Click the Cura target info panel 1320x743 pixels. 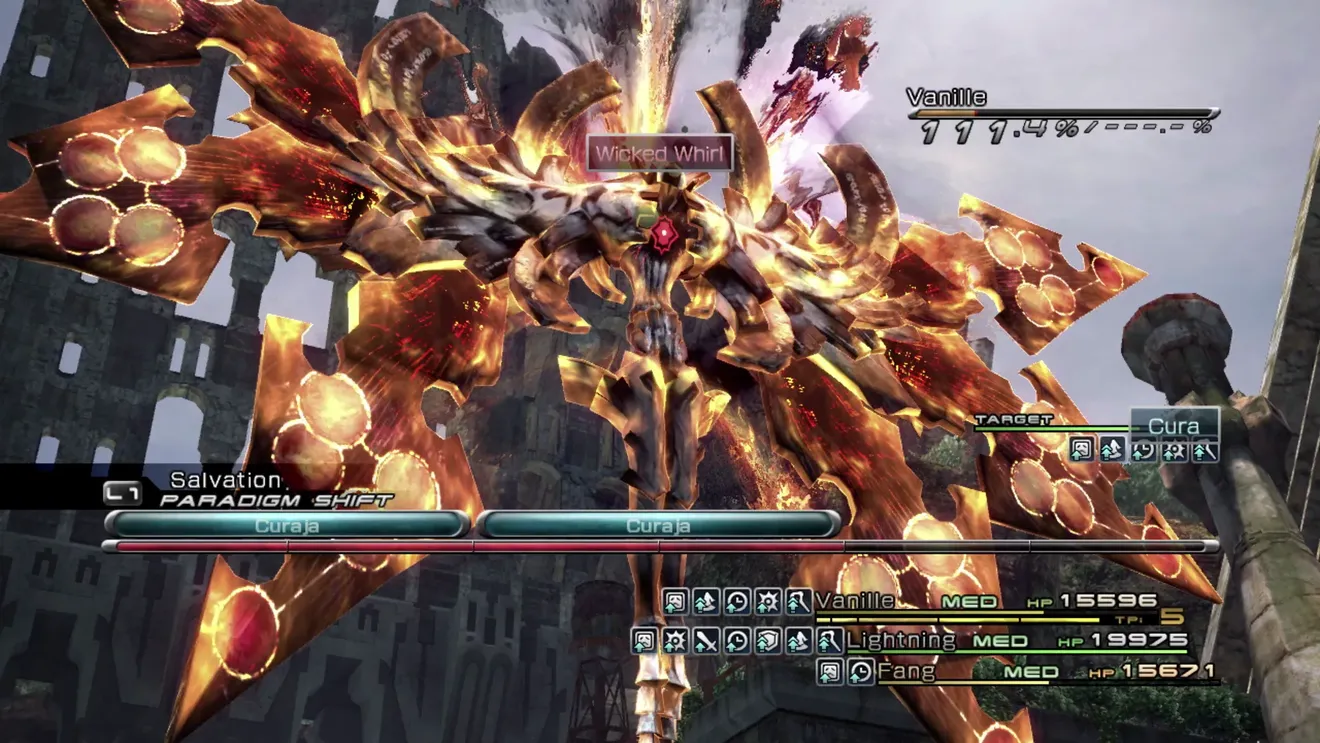[1174, 426]
